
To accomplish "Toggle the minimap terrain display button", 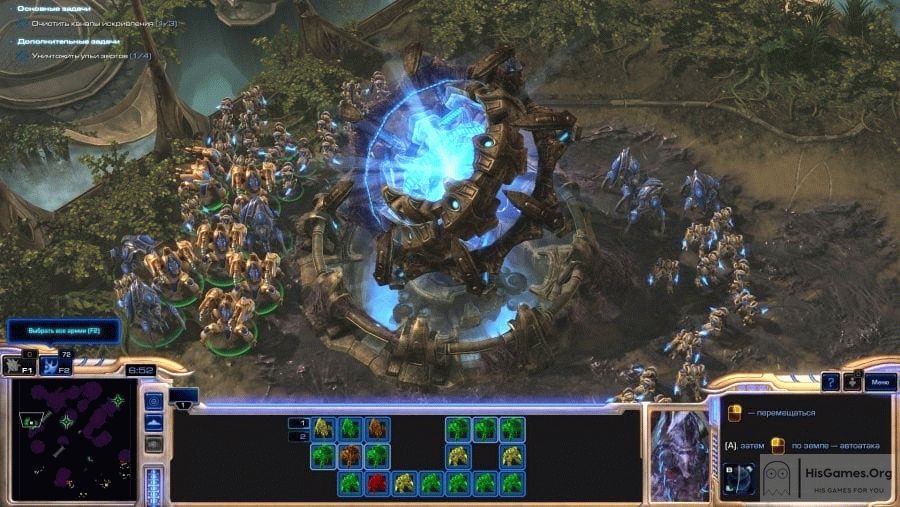I will (154, 423).
